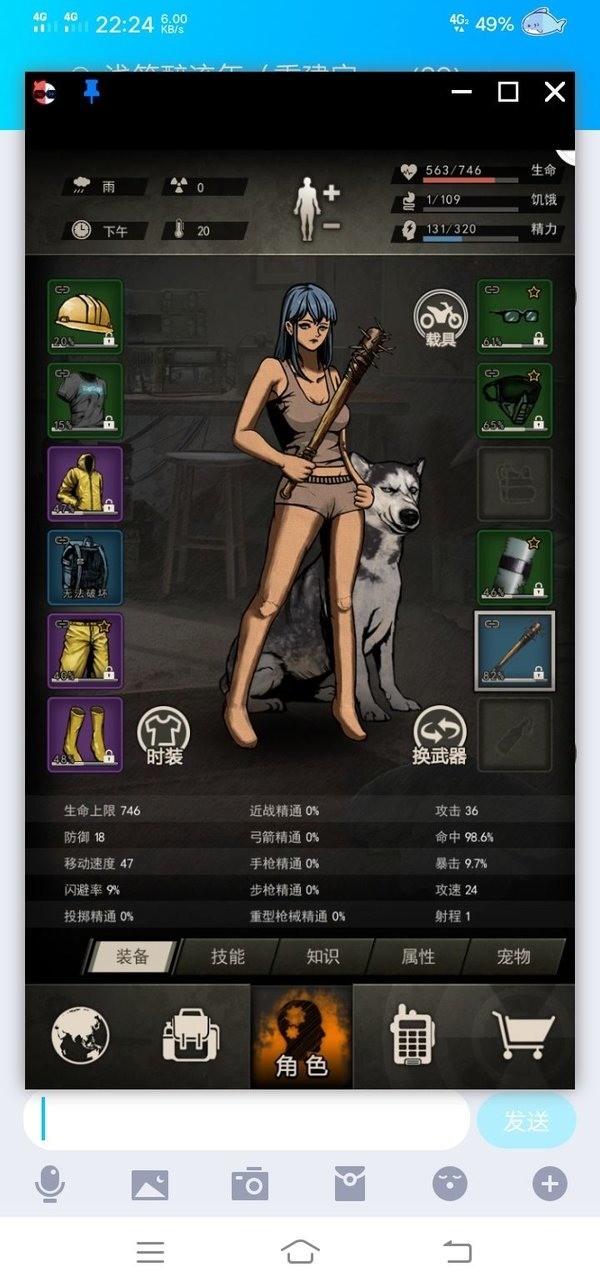Open the 时装 costume button
This screenshot has height=1287, width=600.
click(x=164, y=736)
